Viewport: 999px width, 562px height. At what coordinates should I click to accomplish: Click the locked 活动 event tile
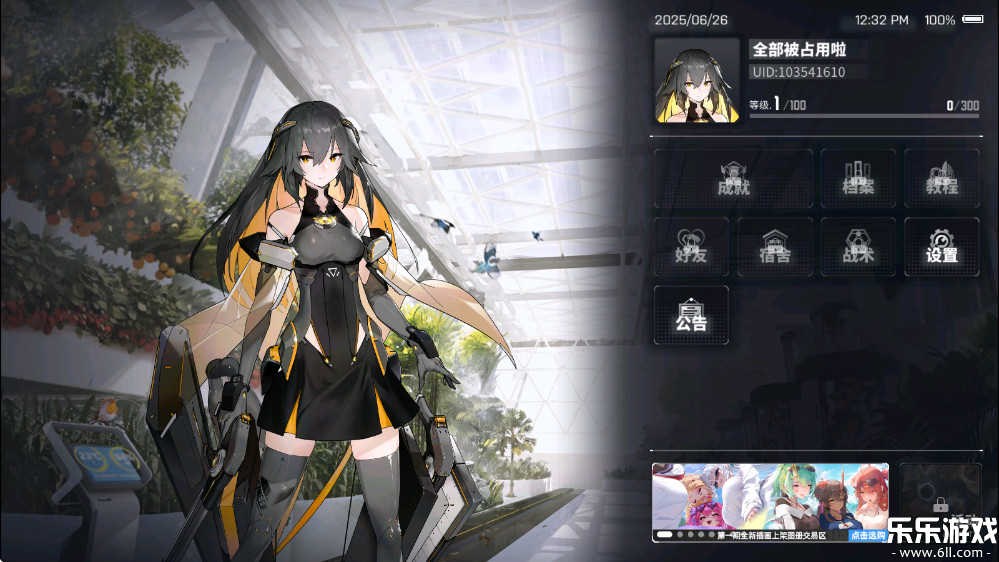coord(939,501)
